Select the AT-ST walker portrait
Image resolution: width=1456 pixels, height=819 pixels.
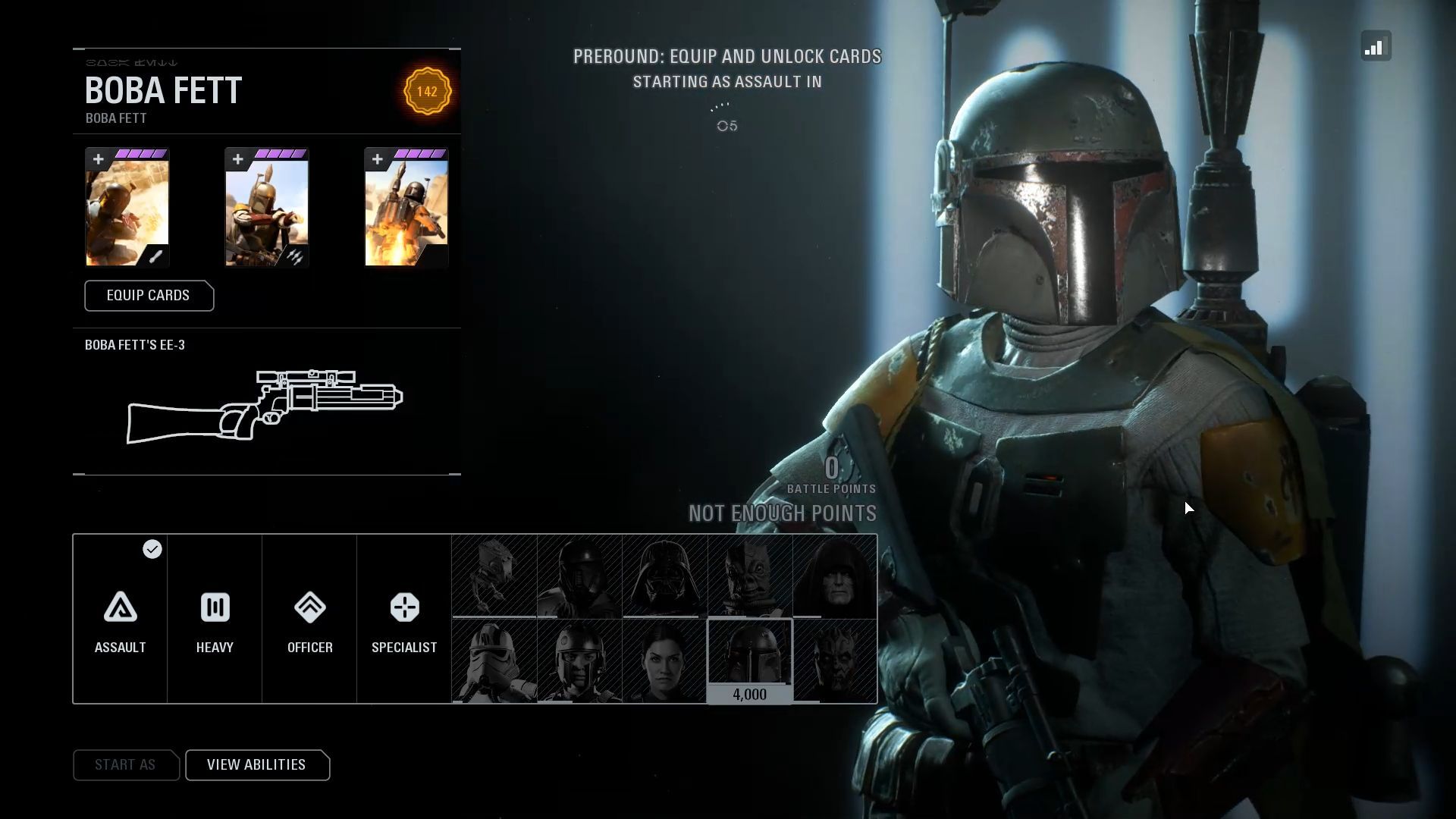[494, 576]
